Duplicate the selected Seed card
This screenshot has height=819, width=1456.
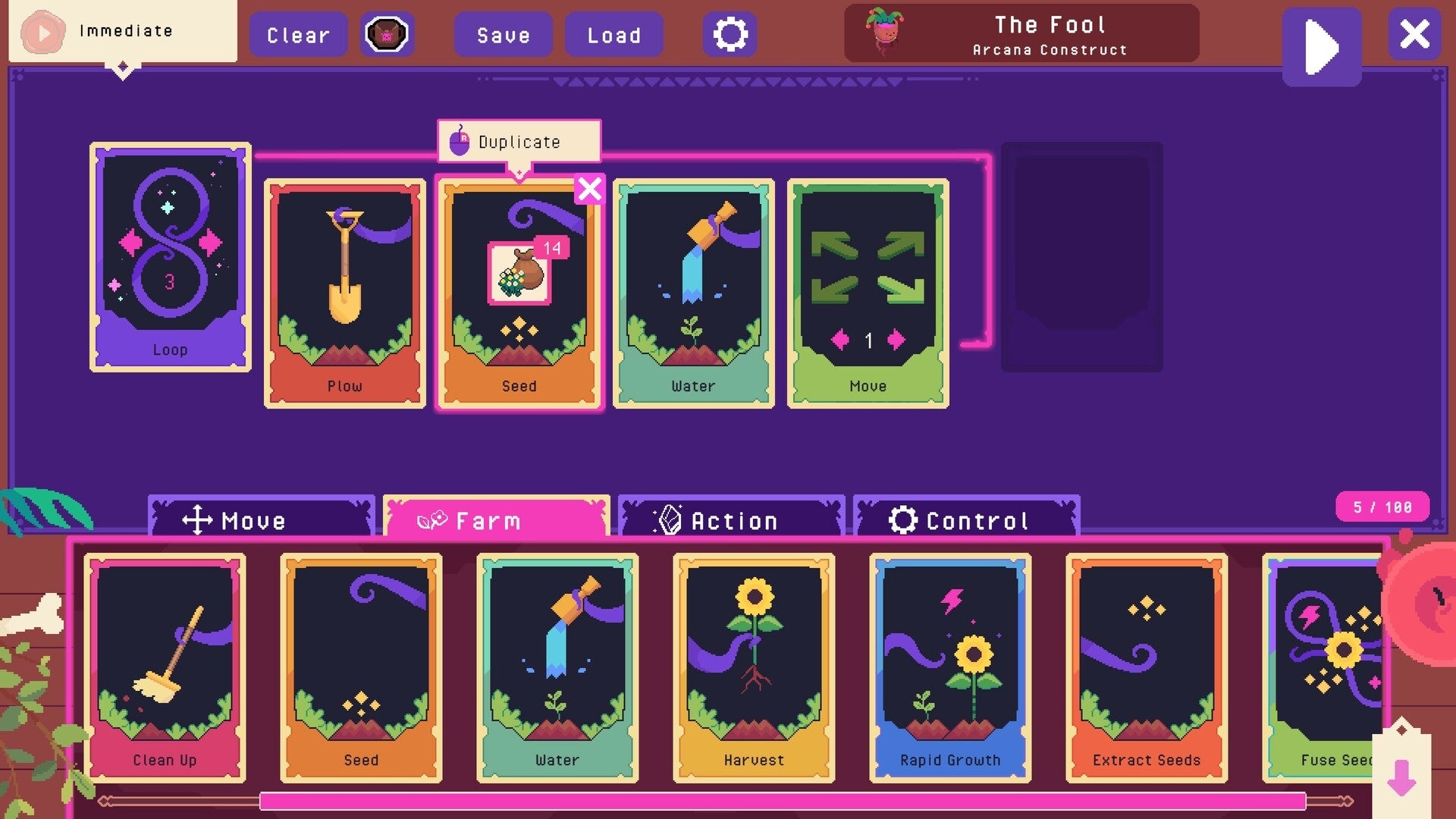click(x=519, y=141)
